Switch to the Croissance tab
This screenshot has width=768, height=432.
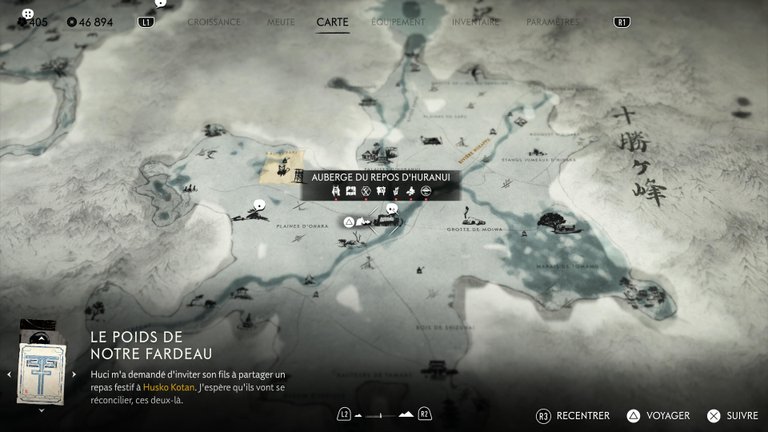click(214, 21)
